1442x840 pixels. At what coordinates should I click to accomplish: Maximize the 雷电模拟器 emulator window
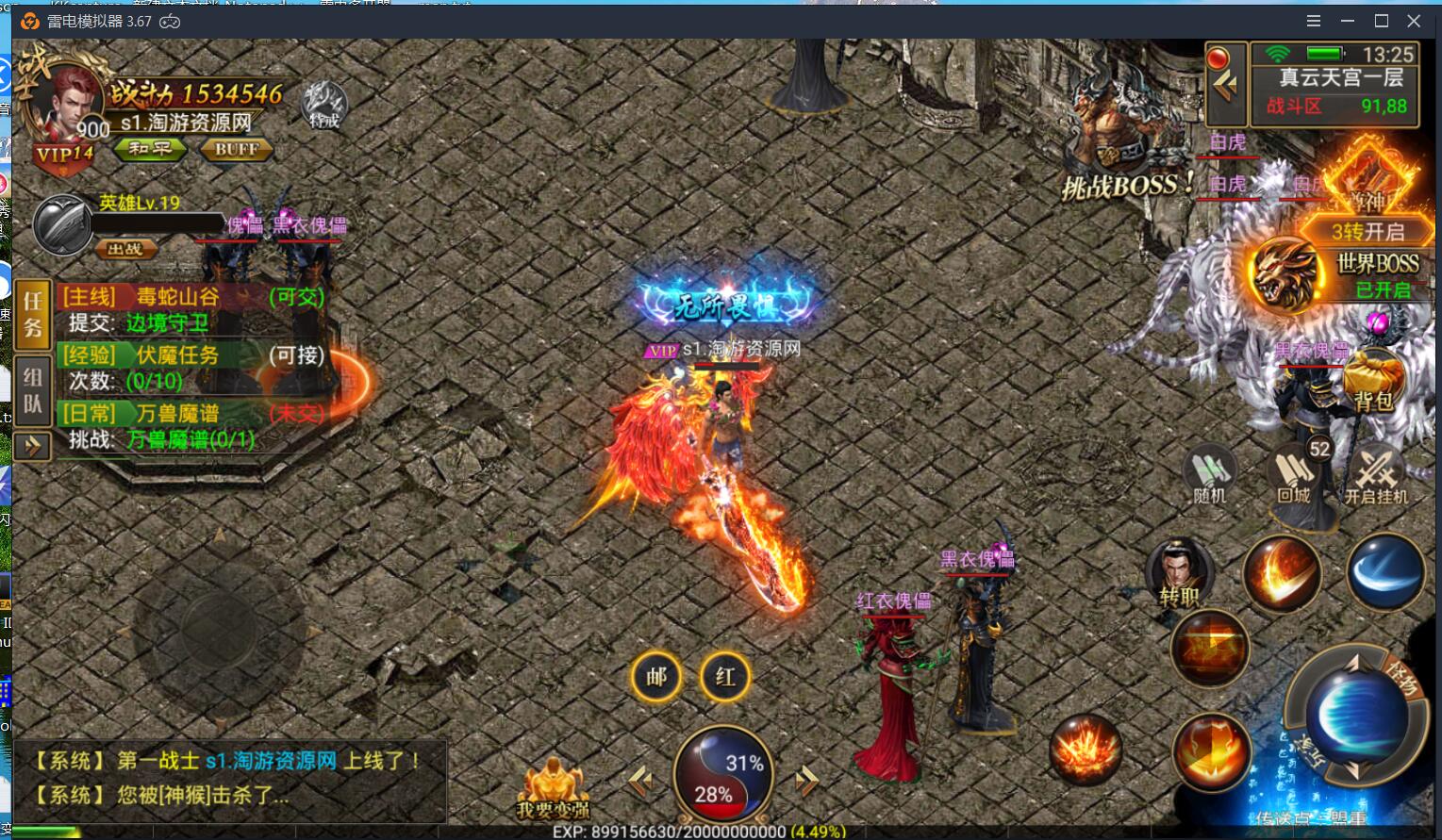1382,21
